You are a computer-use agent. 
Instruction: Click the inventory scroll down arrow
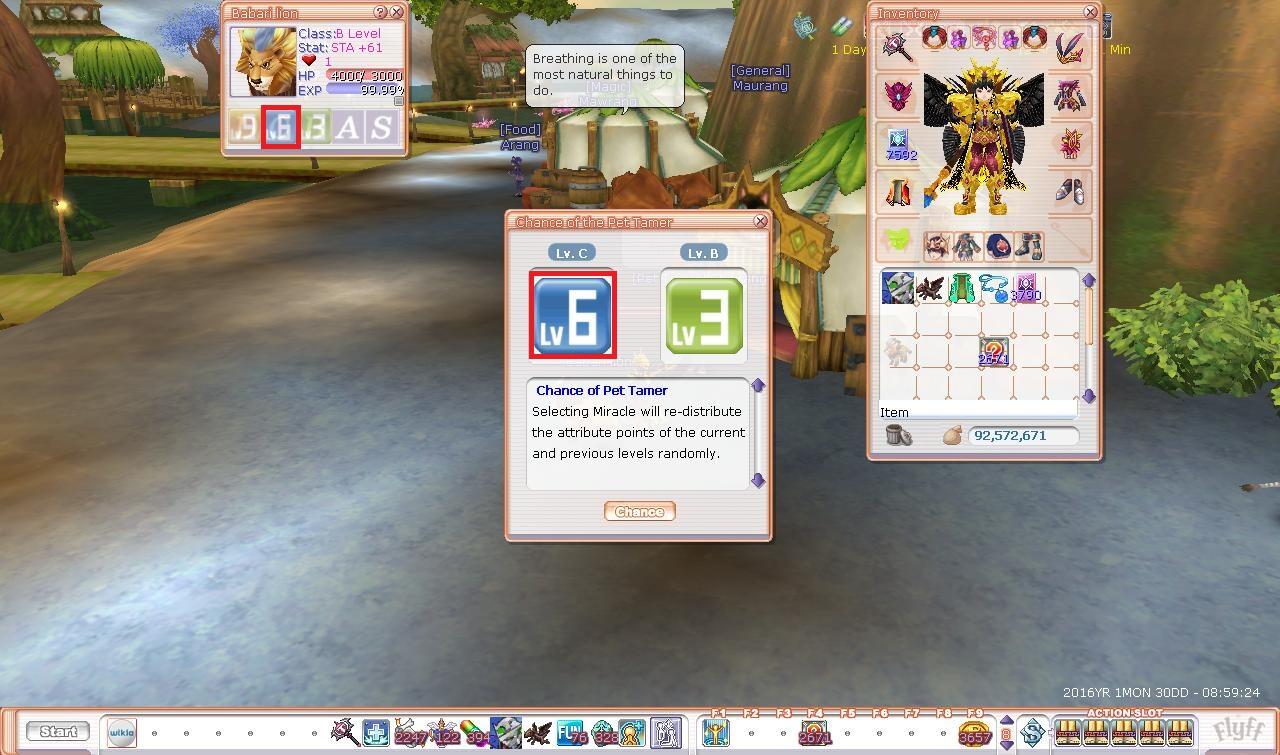click(x=1089, y=396)
